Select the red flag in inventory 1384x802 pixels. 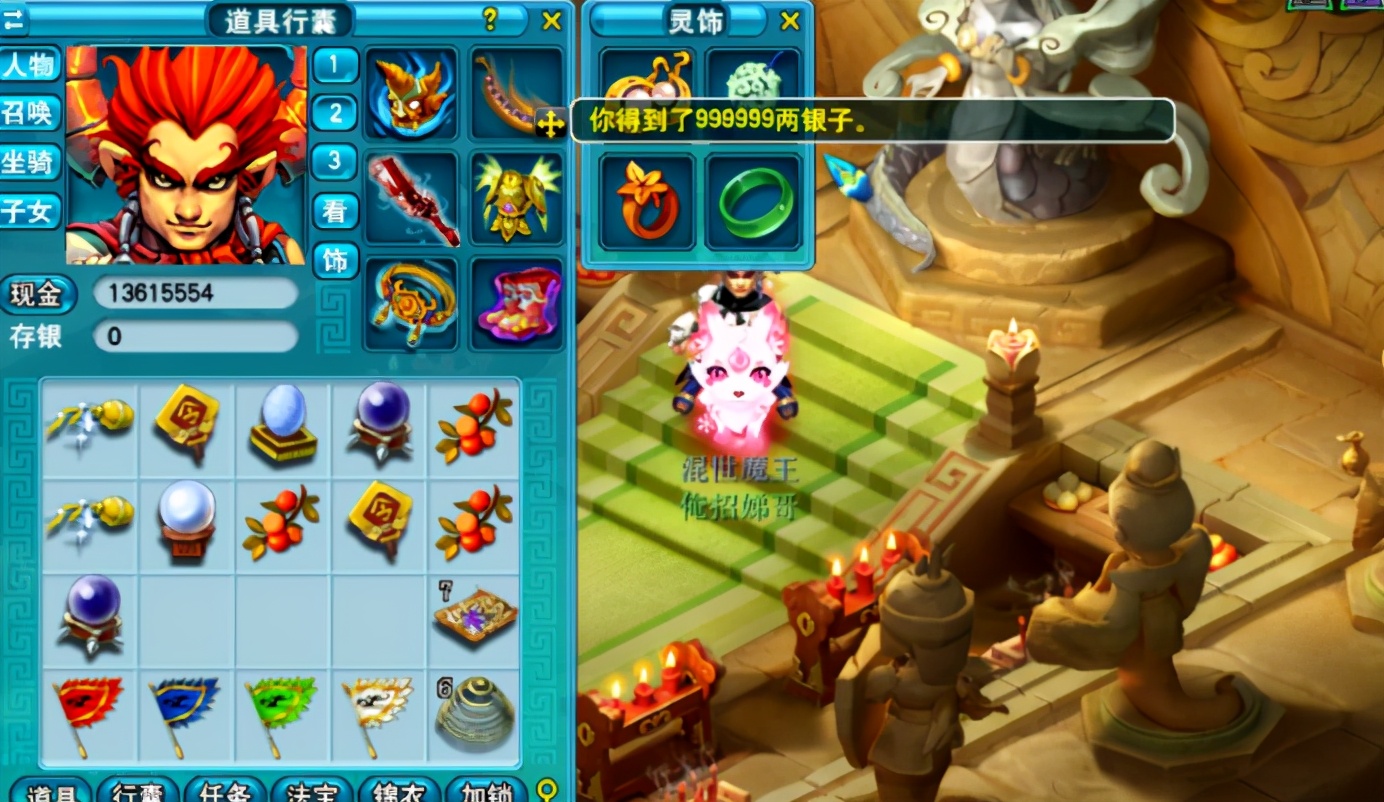coord(88,712)
